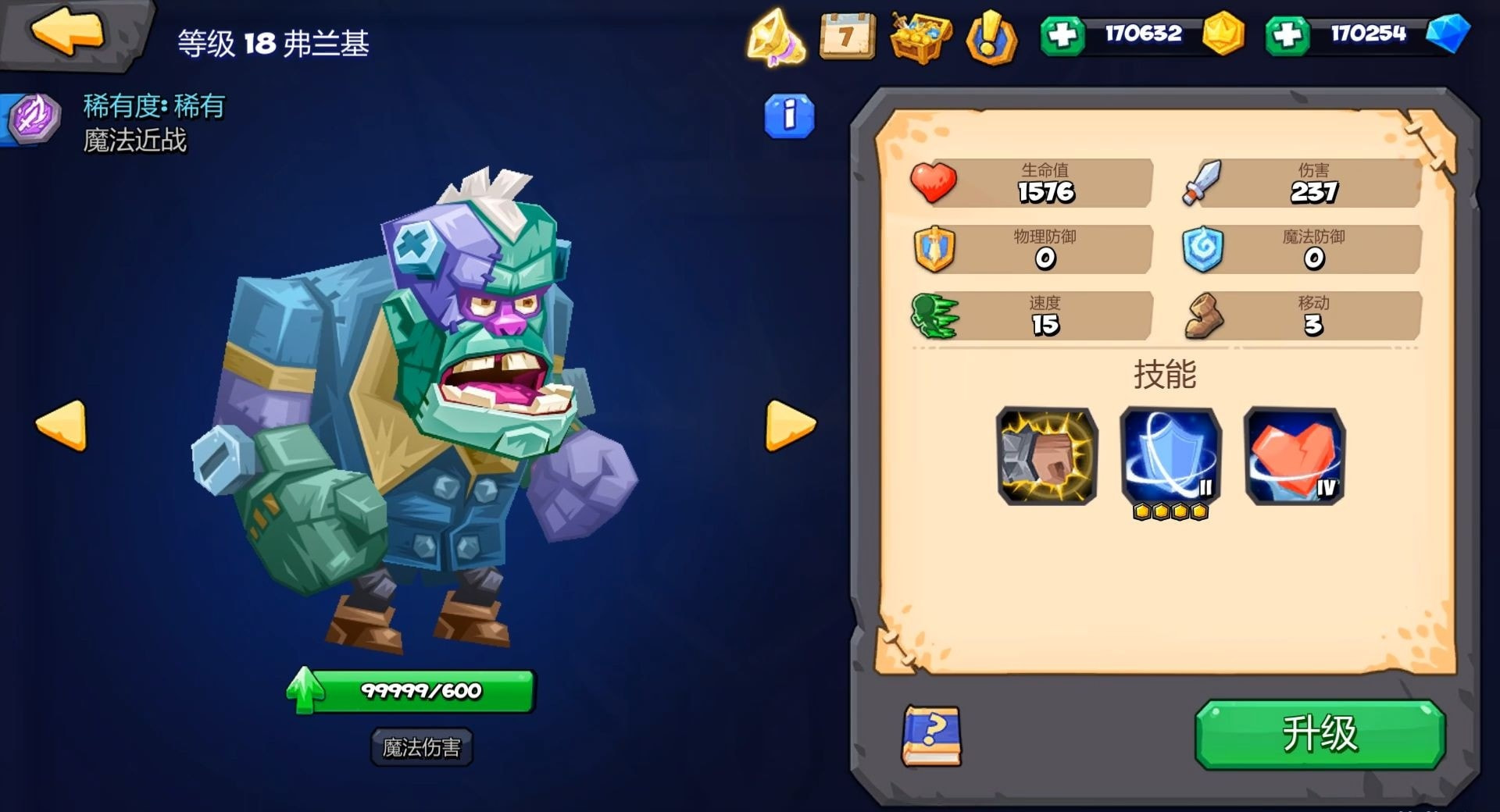Select the broken heart skill icon

pos(1294,456)
